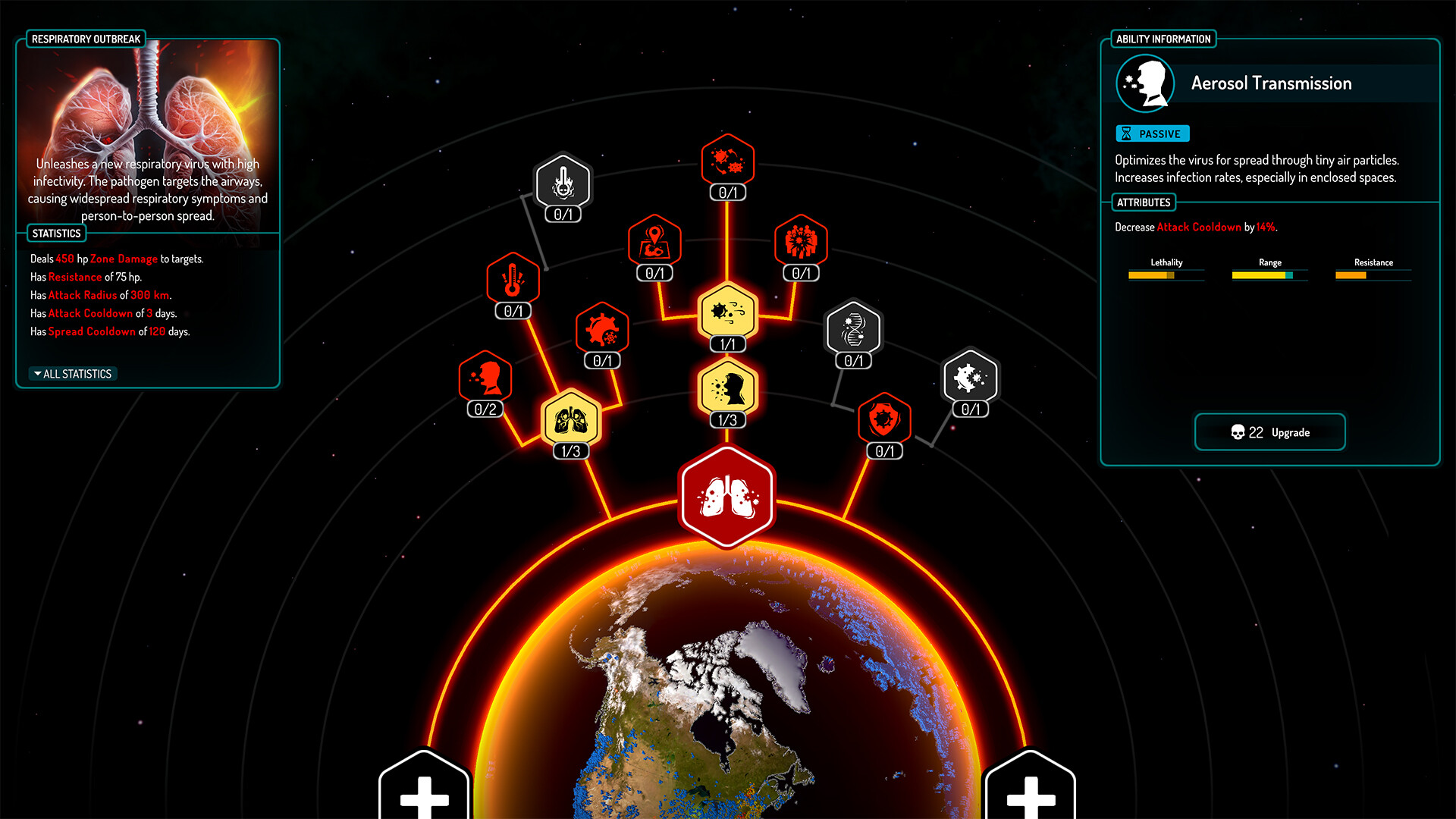Open the STATISTICS panel header
The width and height of the screenshot is (1456, 819).
pyautogui.click(x=56, y=233)
